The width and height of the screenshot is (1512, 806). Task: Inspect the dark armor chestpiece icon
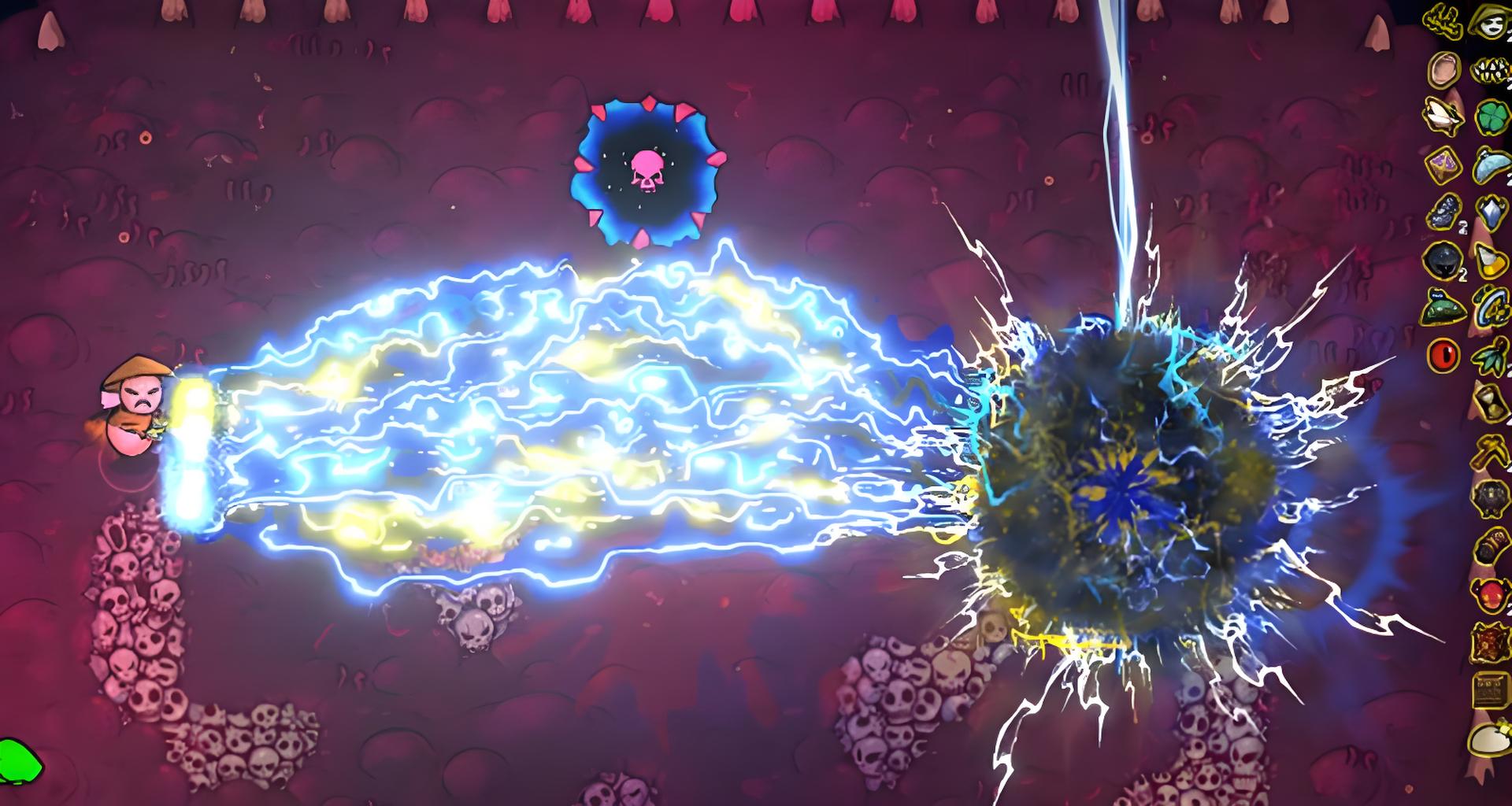tap(1489, 498)
